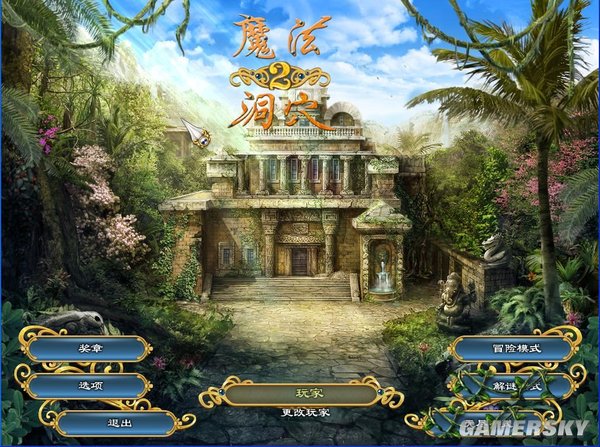The image size is (600, 447).
Task: Open the 选项 (Options) menu
Action: tap(87, 385)
